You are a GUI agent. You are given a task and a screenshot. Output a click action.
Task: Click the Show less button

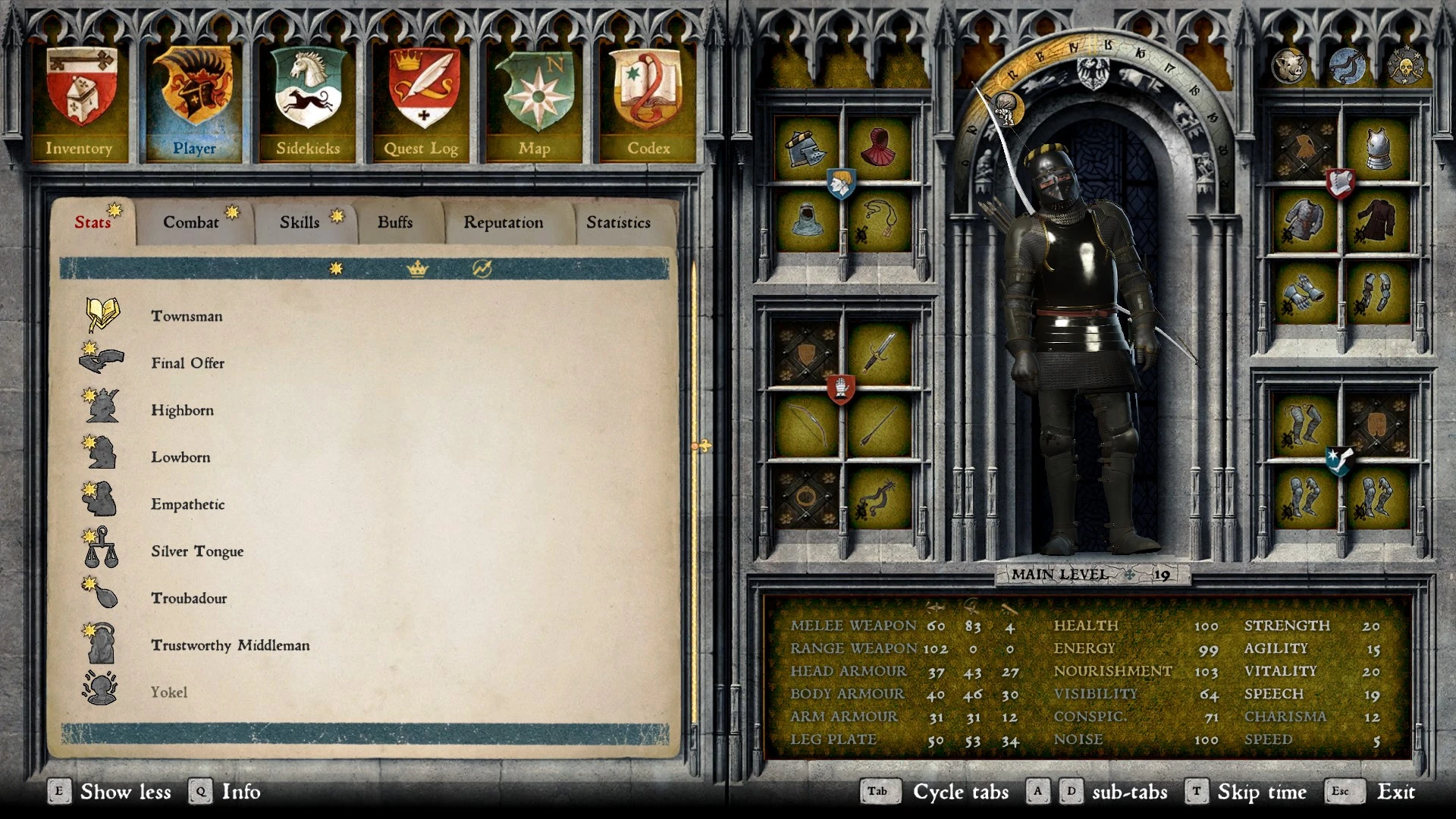[126, 792]
